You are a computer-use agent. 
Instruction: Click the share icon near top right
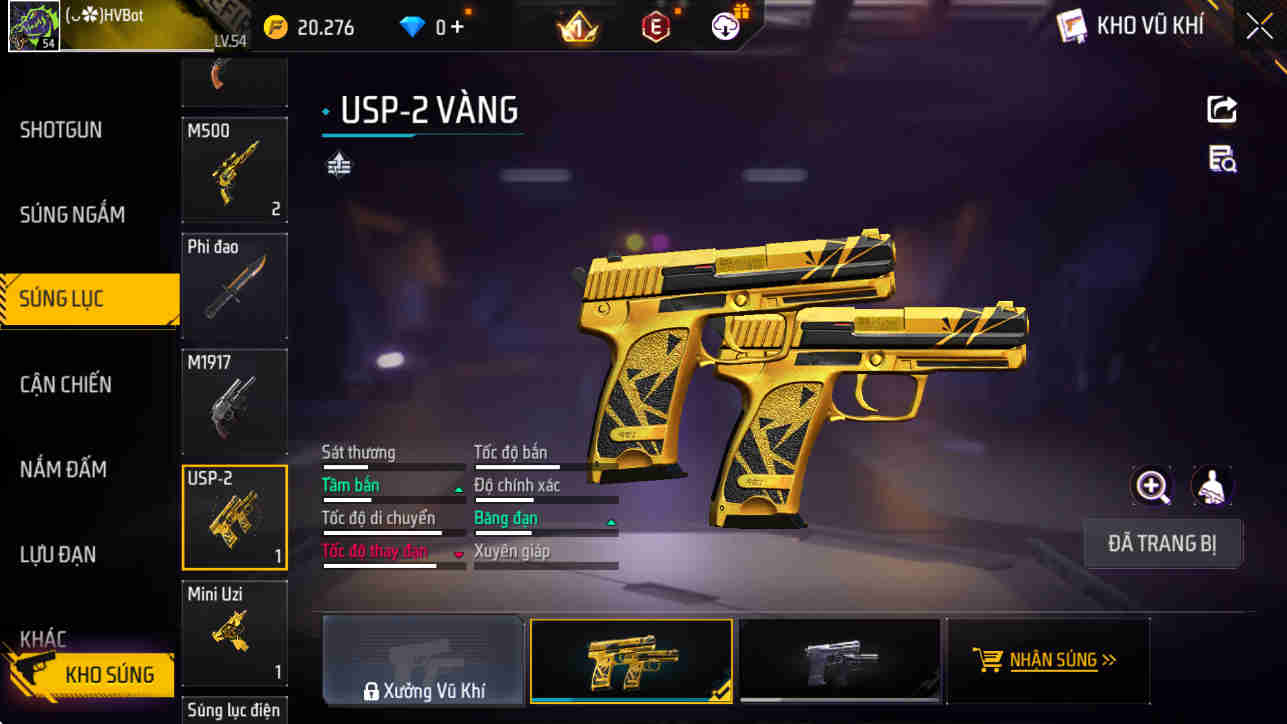[x=1222, y=110]
